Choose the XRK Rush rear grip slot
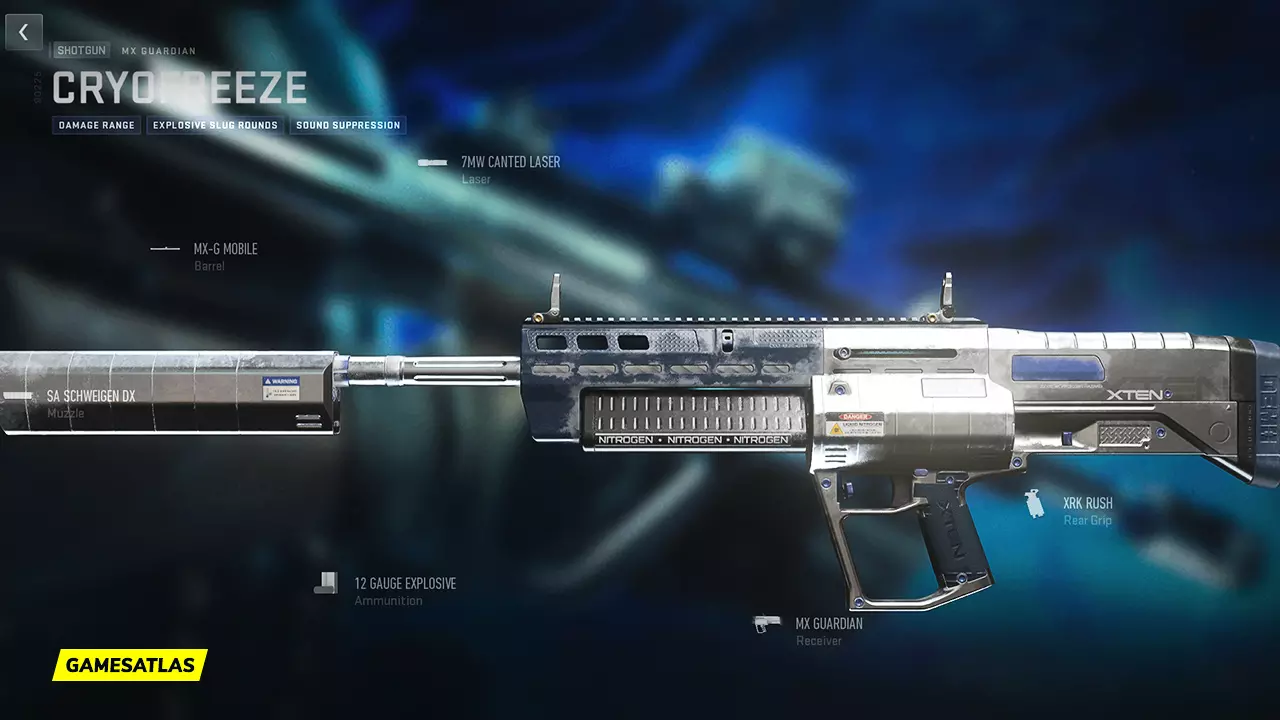The image size is (1280, 720). tap(1087, 504)
